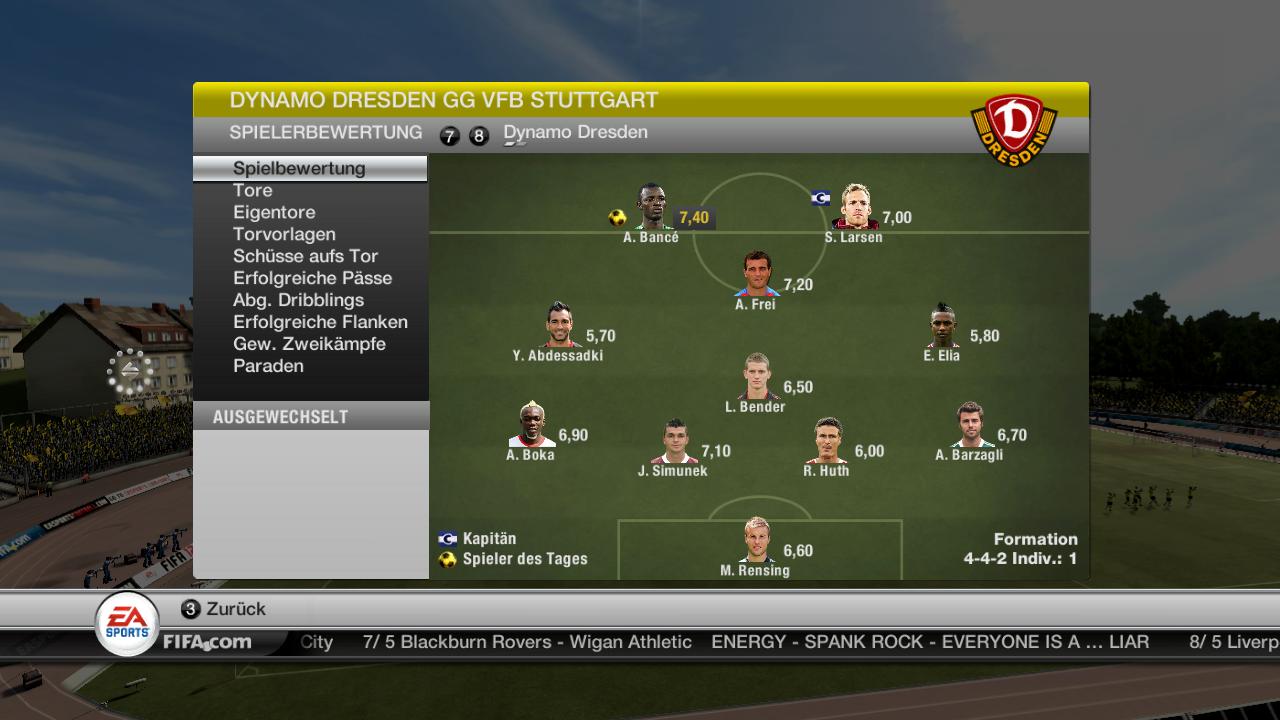Image resolution: width=1280 pixels, height=720 pixels.
Task: Select player A. Bancé on the pitch
Action: [x=651, y=208]
